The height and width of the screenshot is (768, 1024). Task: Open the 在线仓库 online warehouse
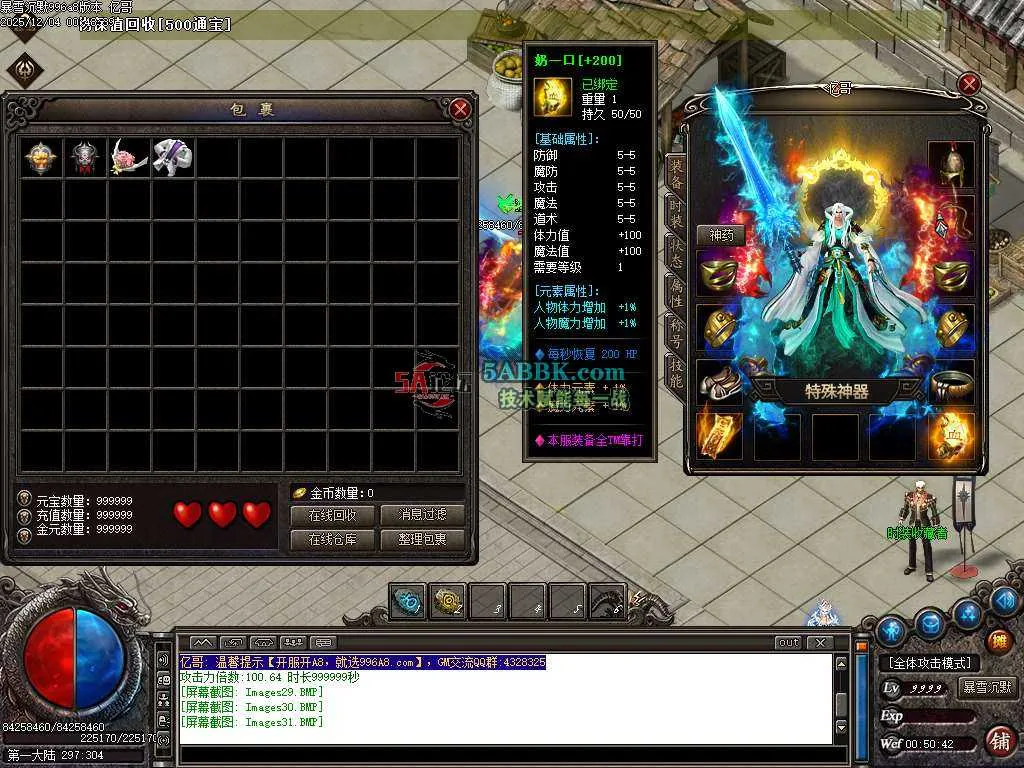coord(333,539)
